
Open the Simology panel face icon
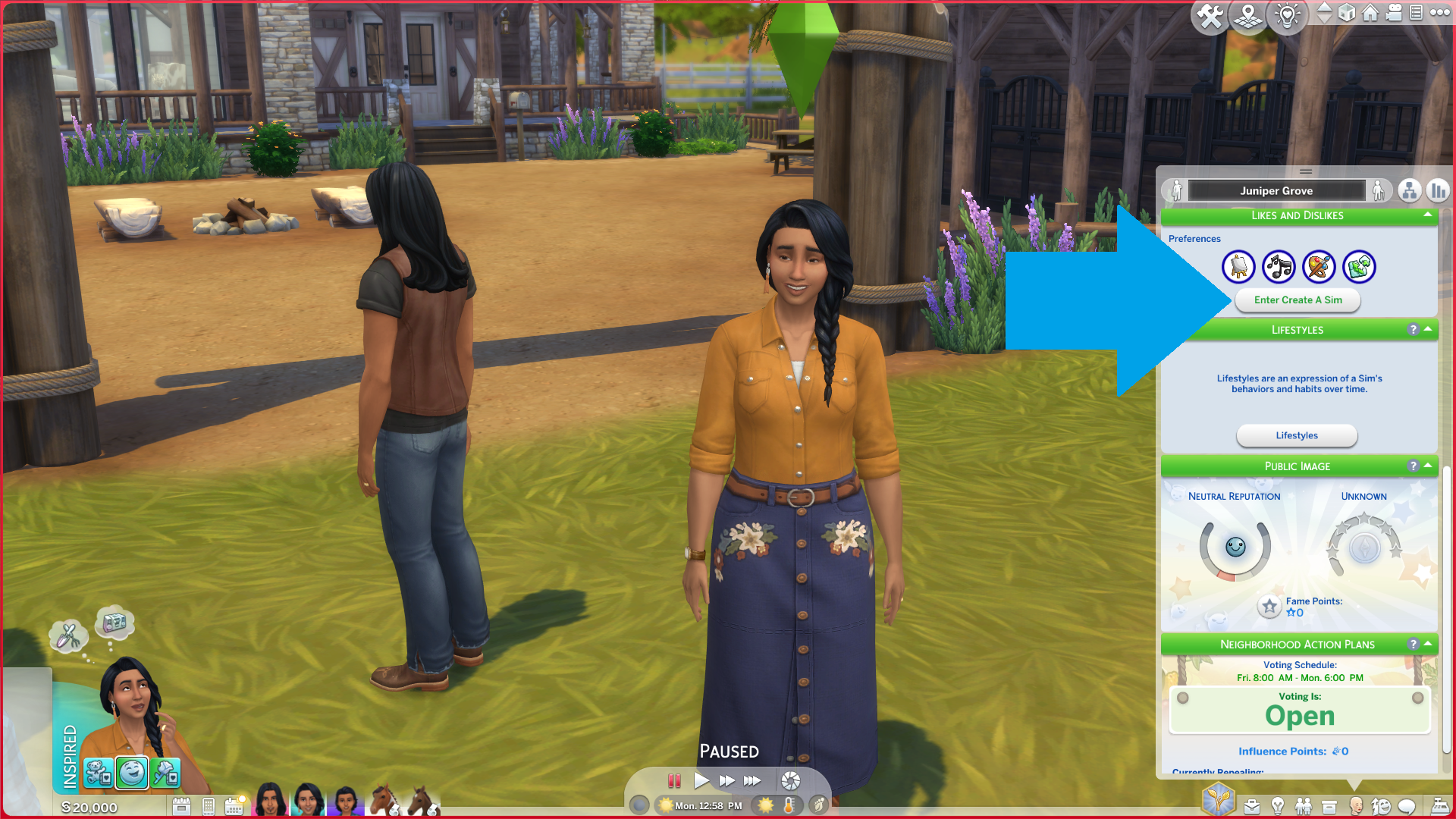tap(1357, 806)
